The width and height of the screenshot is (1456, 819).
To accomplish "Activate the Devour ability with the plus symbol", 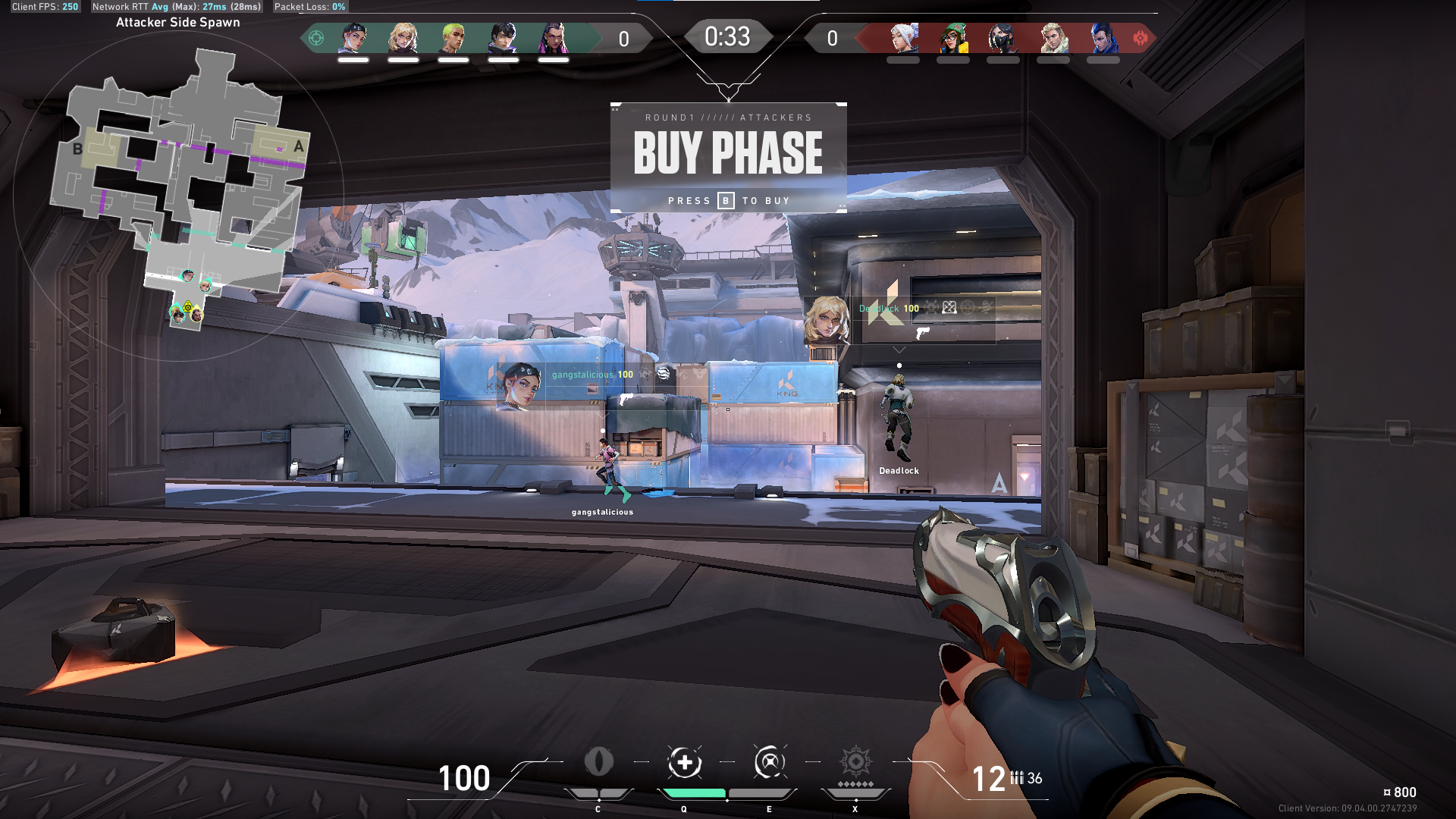I will (x=684, y=762).
